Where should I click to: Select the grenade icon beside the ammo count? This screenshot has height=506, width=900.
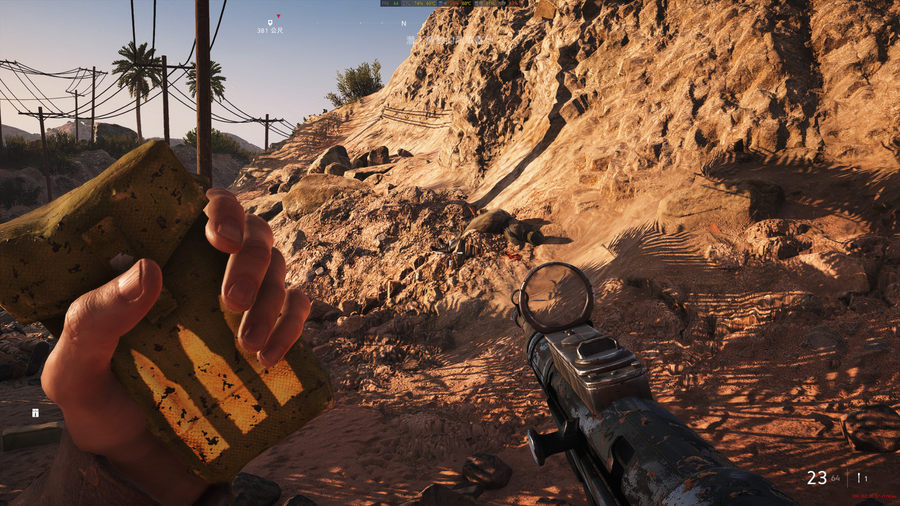[x=858, y=478]
